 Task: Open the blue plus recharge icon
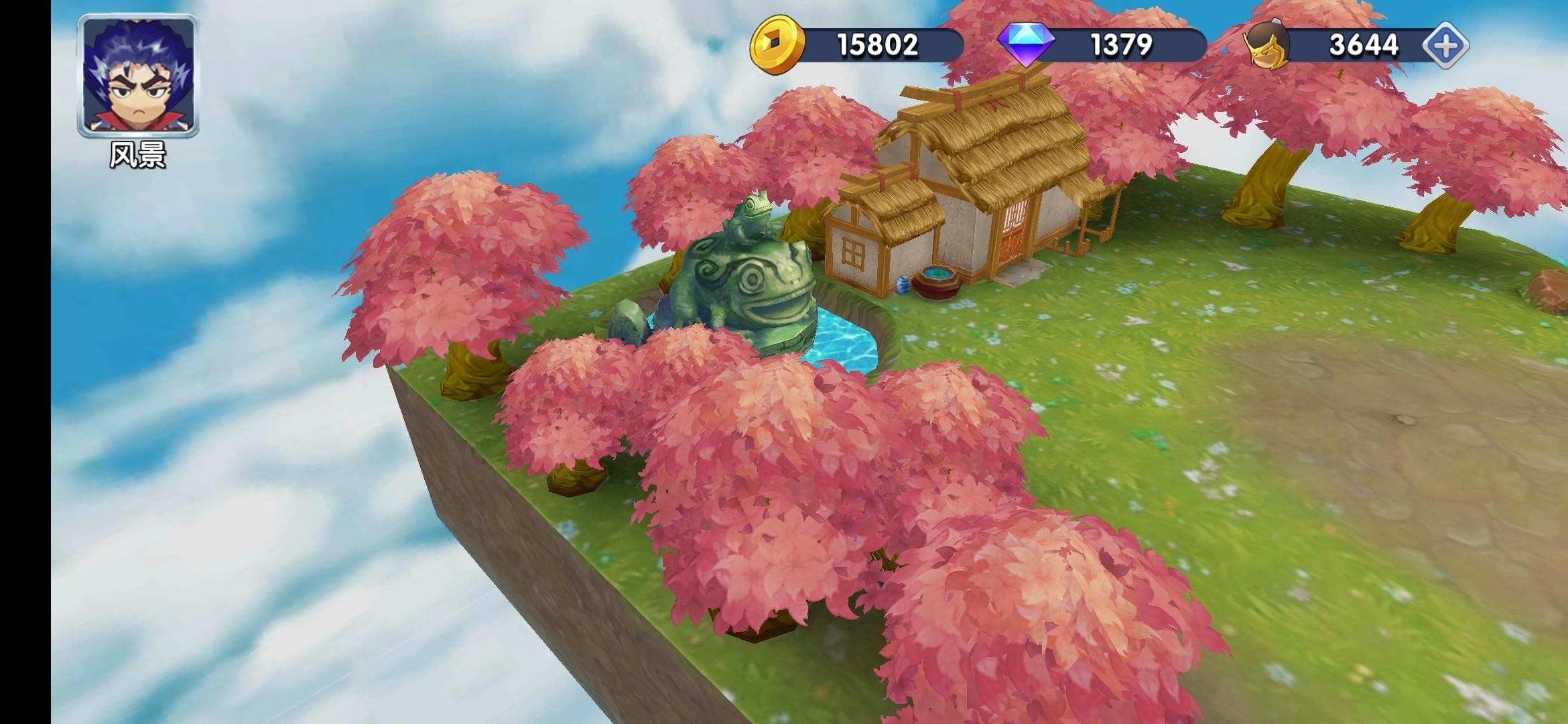pyautogui.click(x=1445, y=44)
